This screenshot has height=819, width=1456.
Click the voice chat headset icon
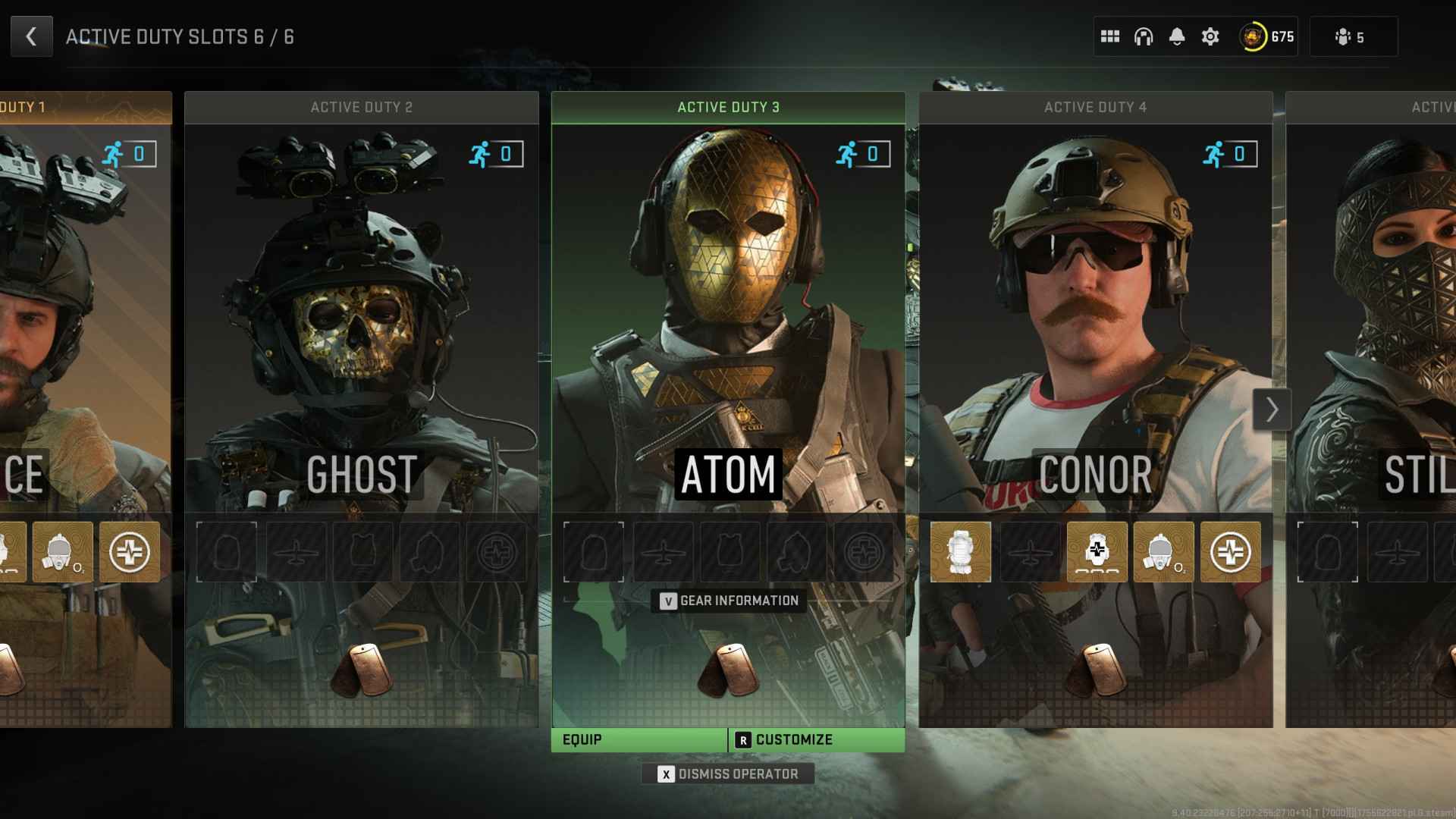point(1142,36)
